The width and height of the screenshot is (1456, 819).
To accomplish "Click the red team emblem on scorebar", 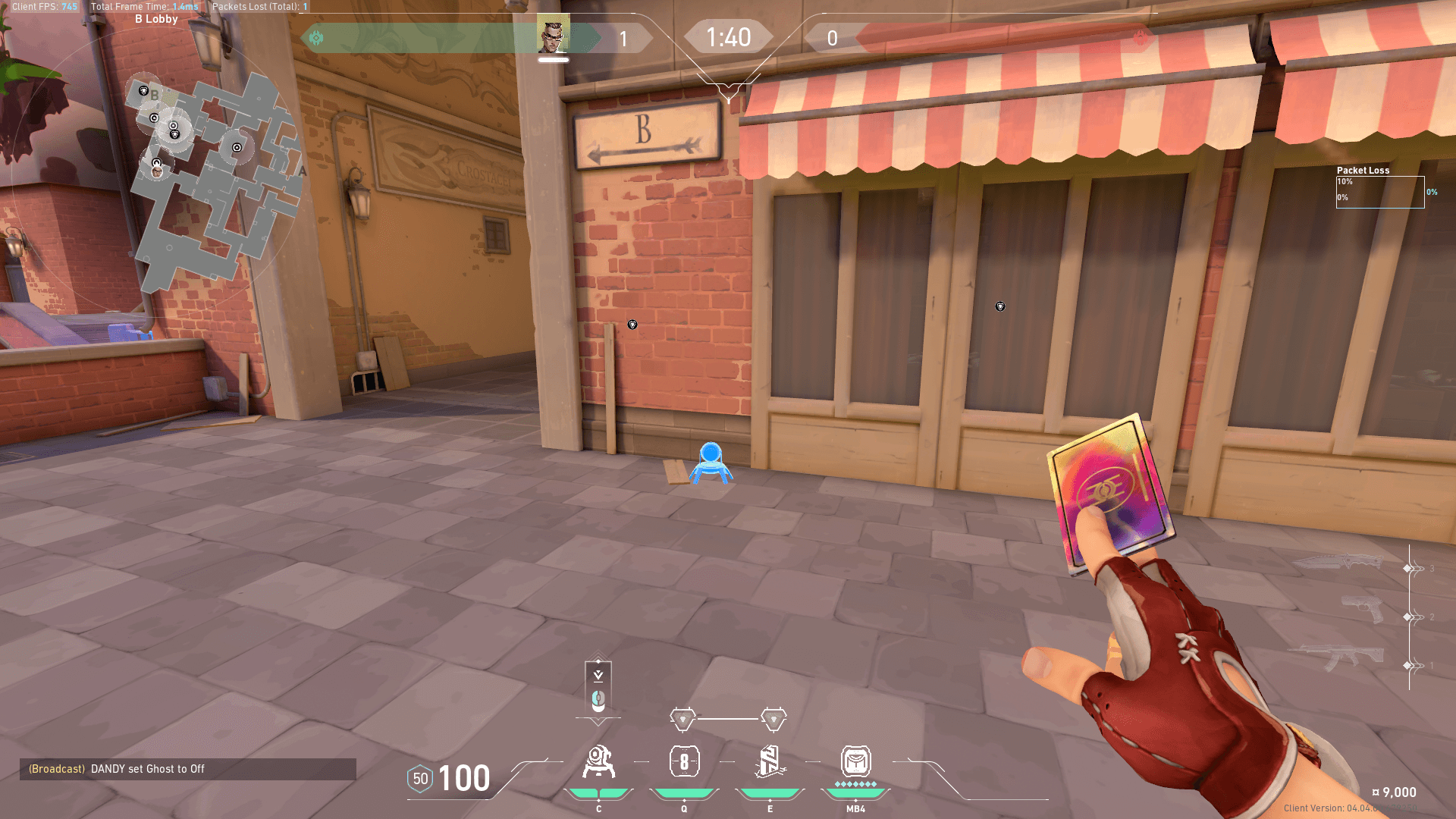I will coord(1140,38).
